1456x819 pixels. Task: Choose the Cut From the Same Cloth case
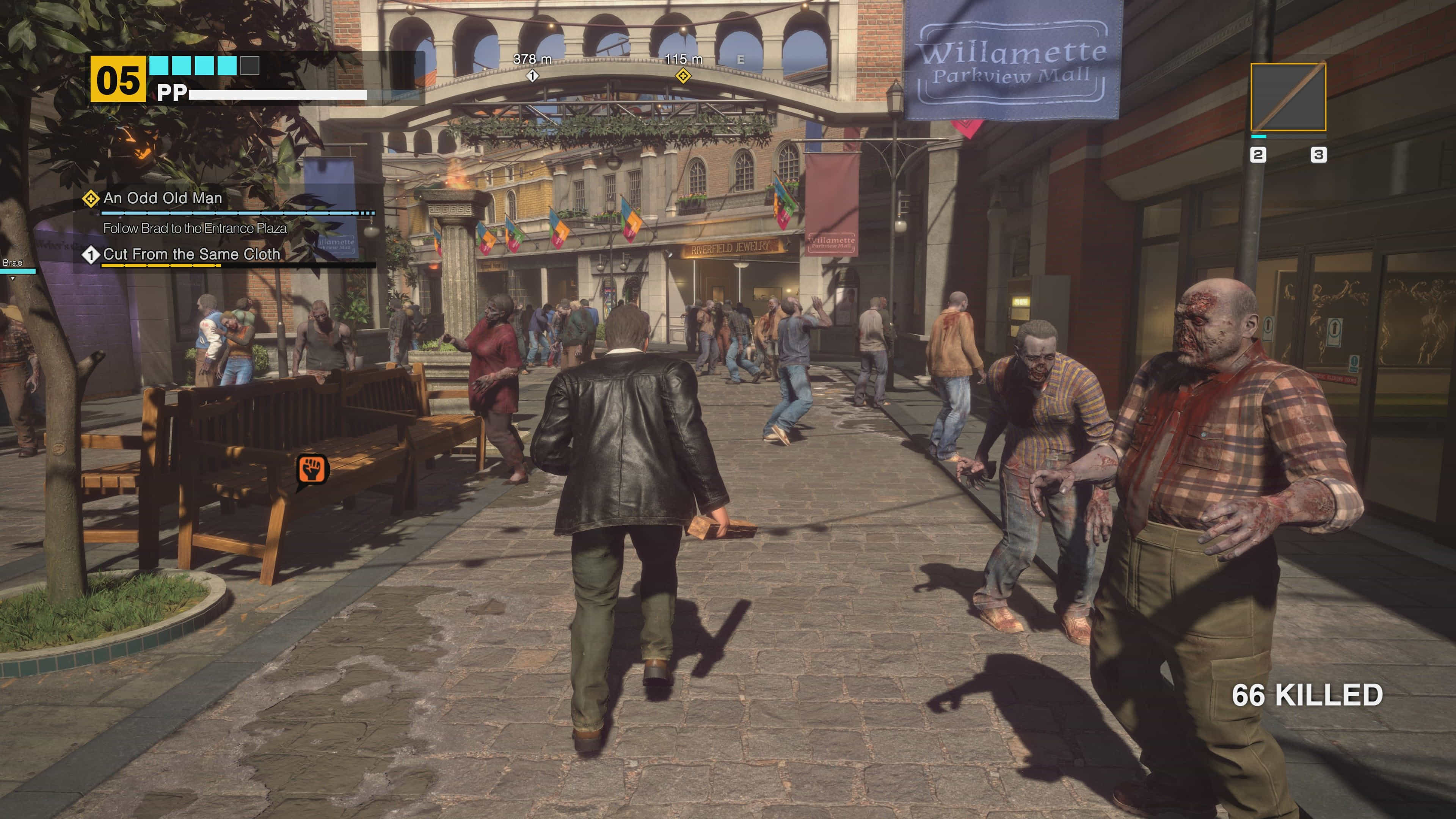(x=191, y=254)
